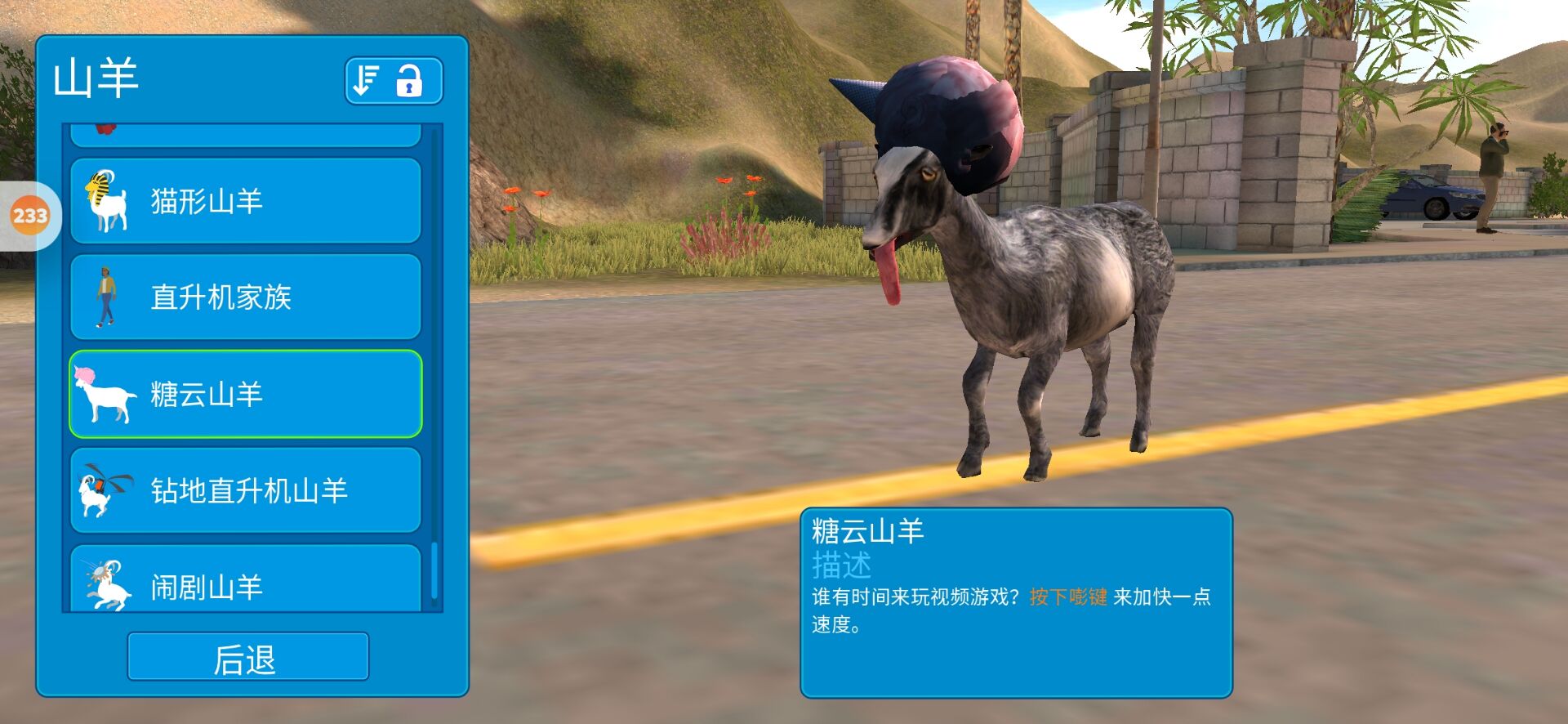Viewport: 1568px width, 724px height.
Task: Select the 猫形山羊 goat entry
Action: pos(245,201)
